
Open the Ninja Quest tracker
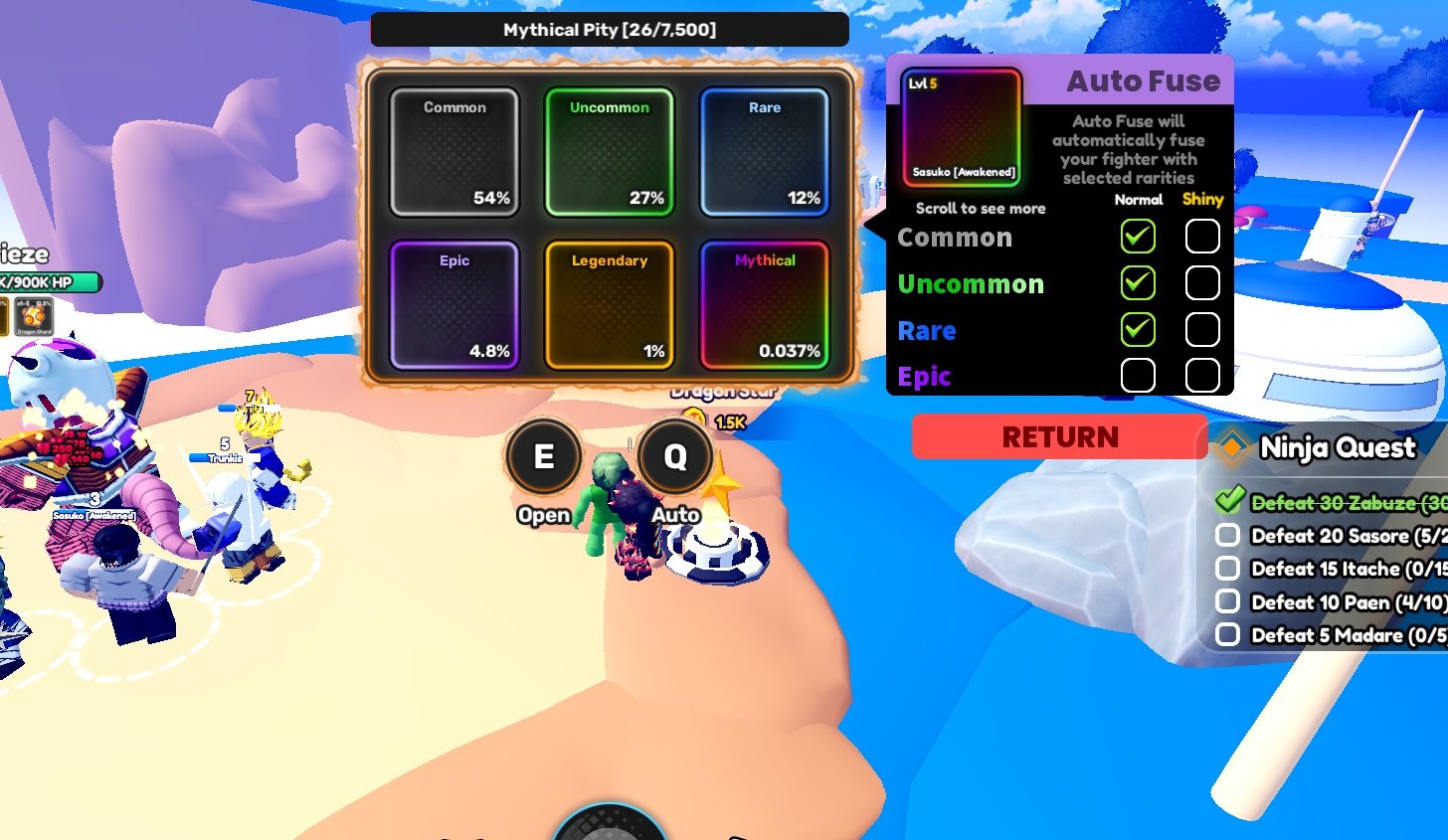click(1336, 448)
